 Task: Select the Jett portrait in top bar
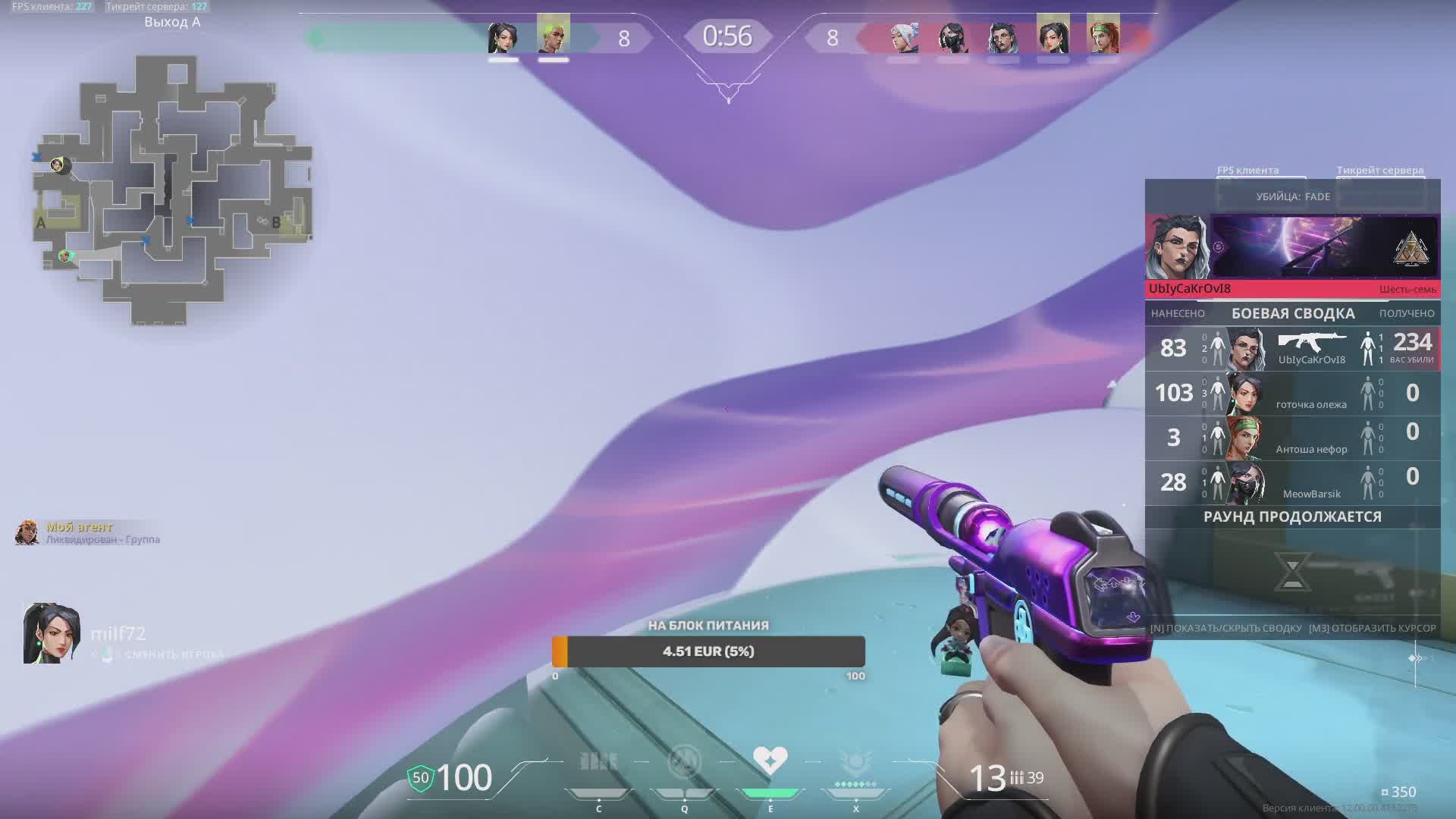point(904,37)
